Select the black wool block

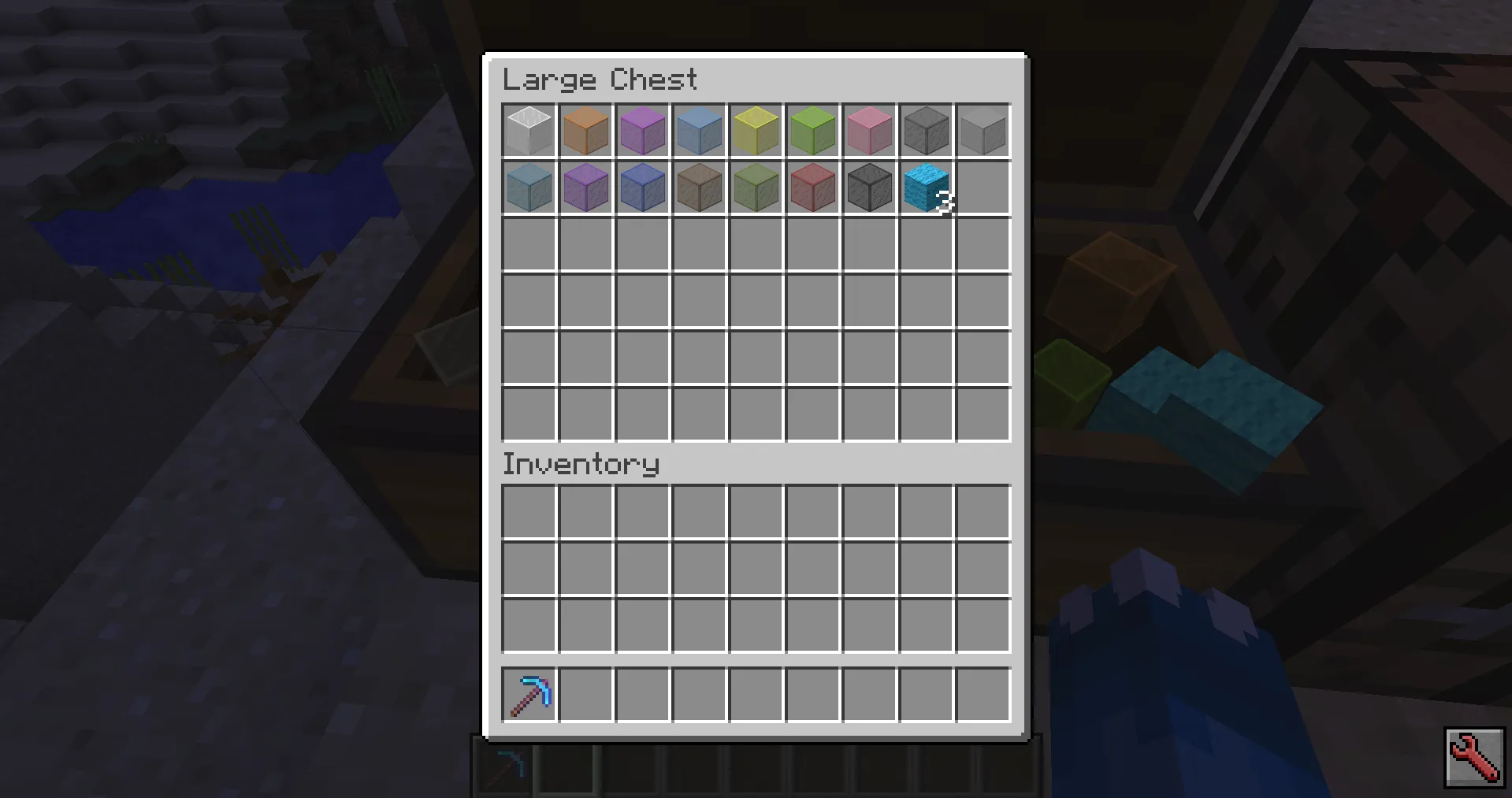pyautogui.click(x=868, y=187)
